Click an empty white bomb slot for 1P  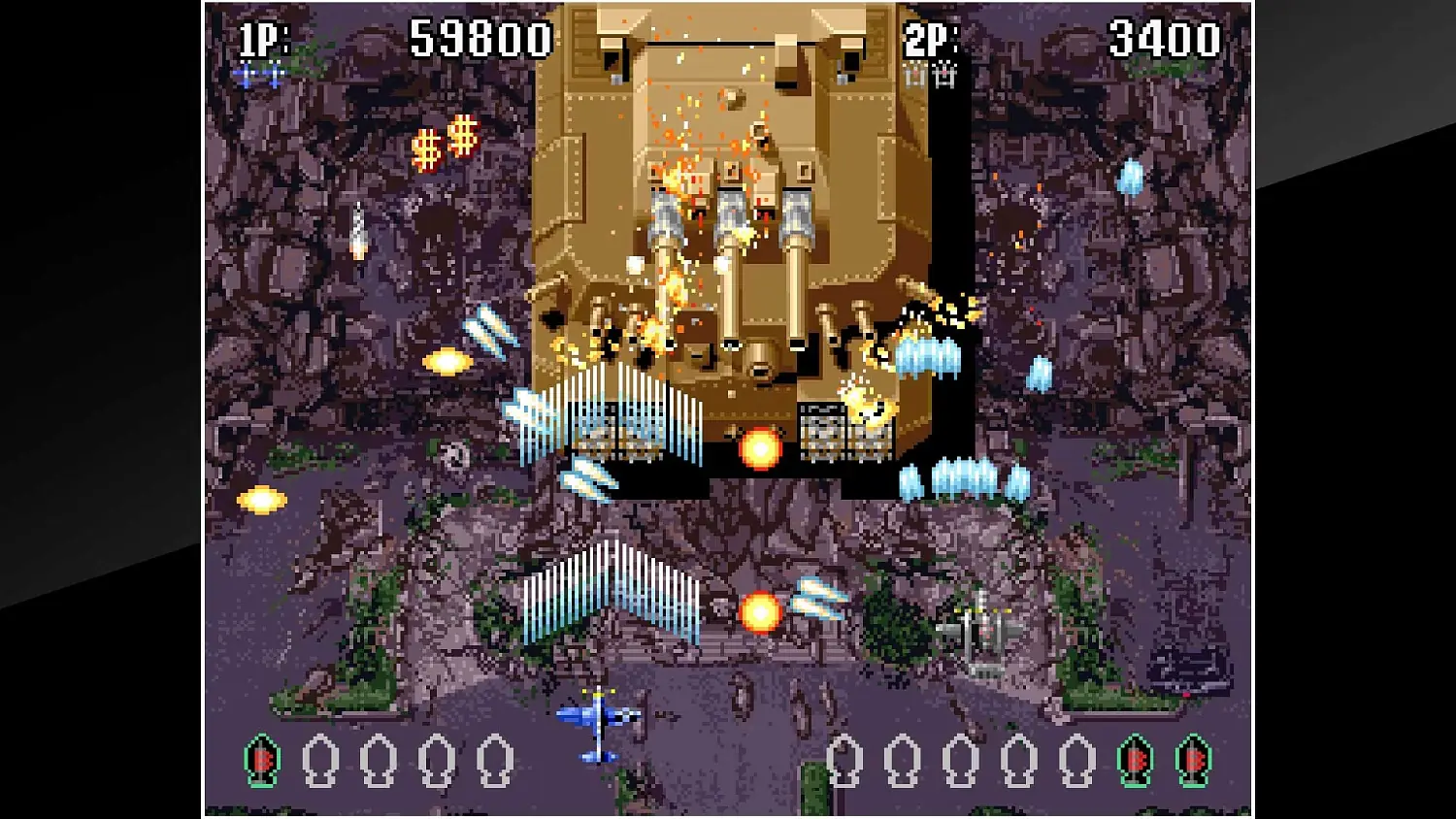[320, 761]
